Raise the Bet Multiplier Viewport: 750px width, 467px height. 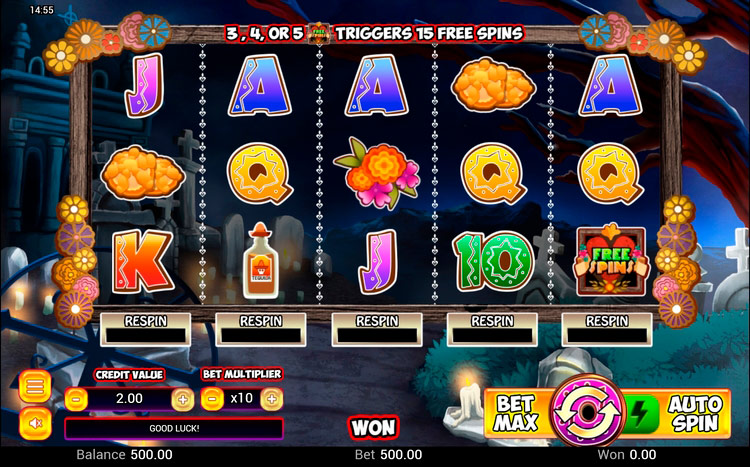tap(271, 398)
